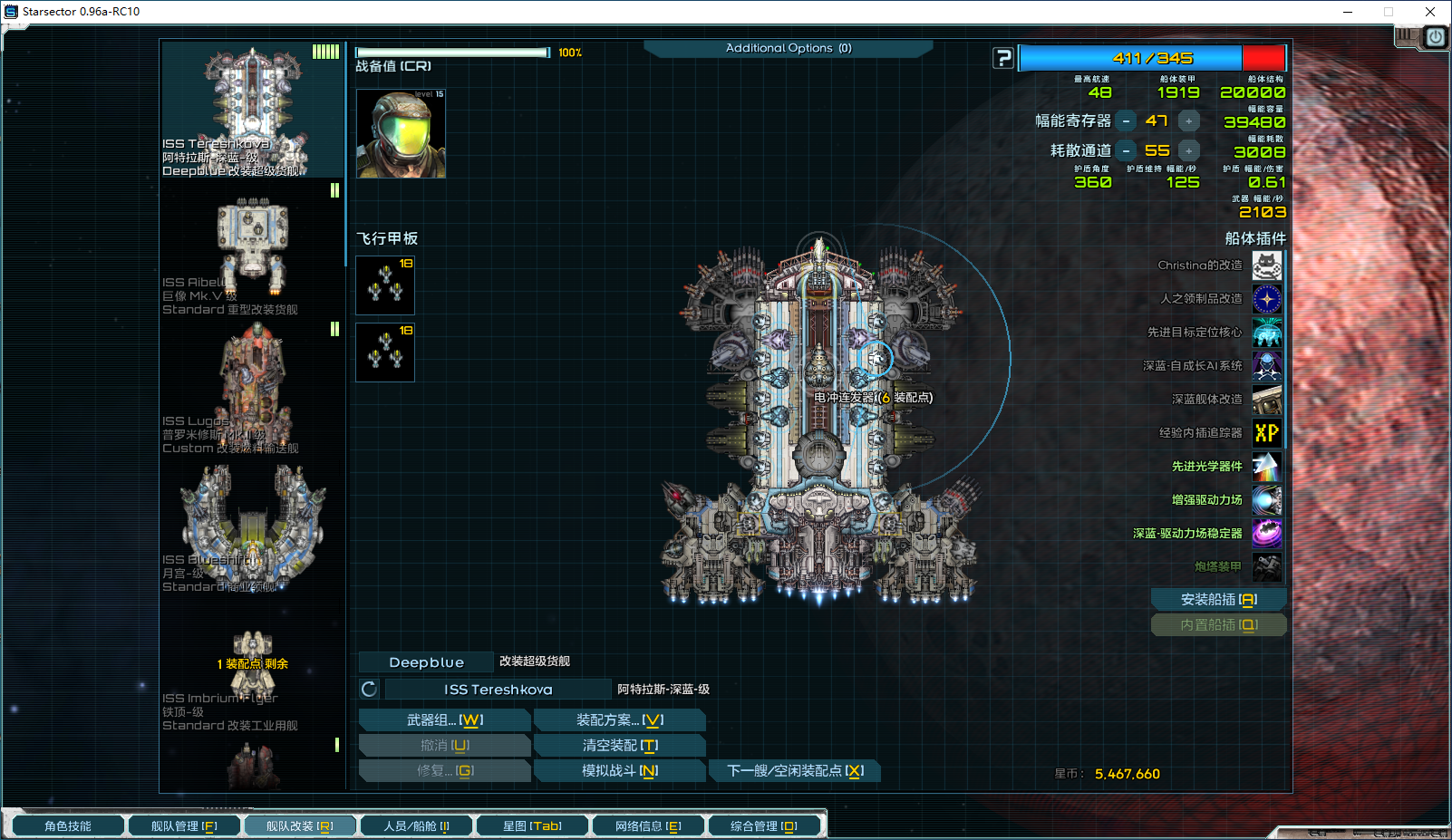Open the Crew/Cargo tab (人员/船舱)

click(416, 826)
